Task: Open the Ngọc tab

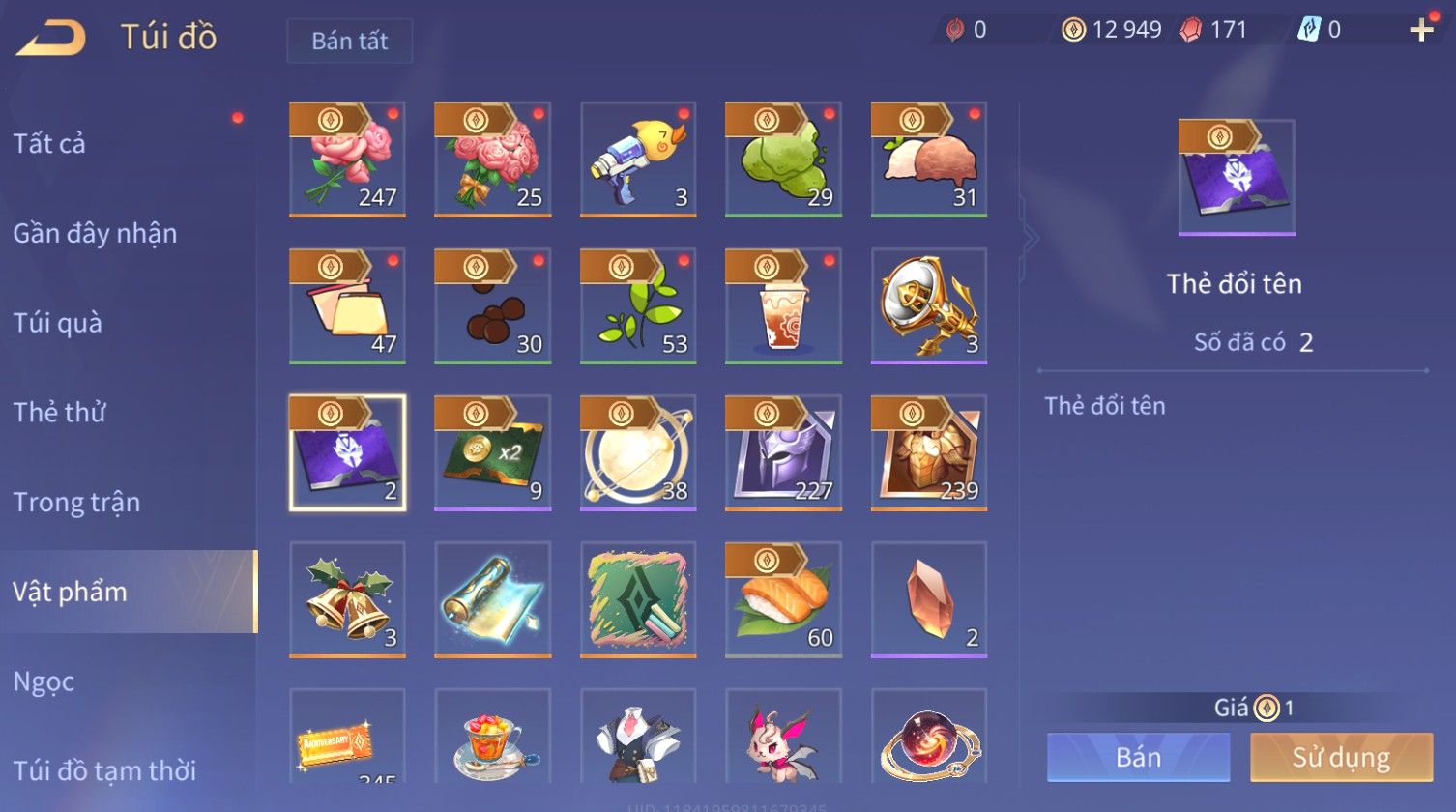Action: pyautogui.click(x=44, y=681)
